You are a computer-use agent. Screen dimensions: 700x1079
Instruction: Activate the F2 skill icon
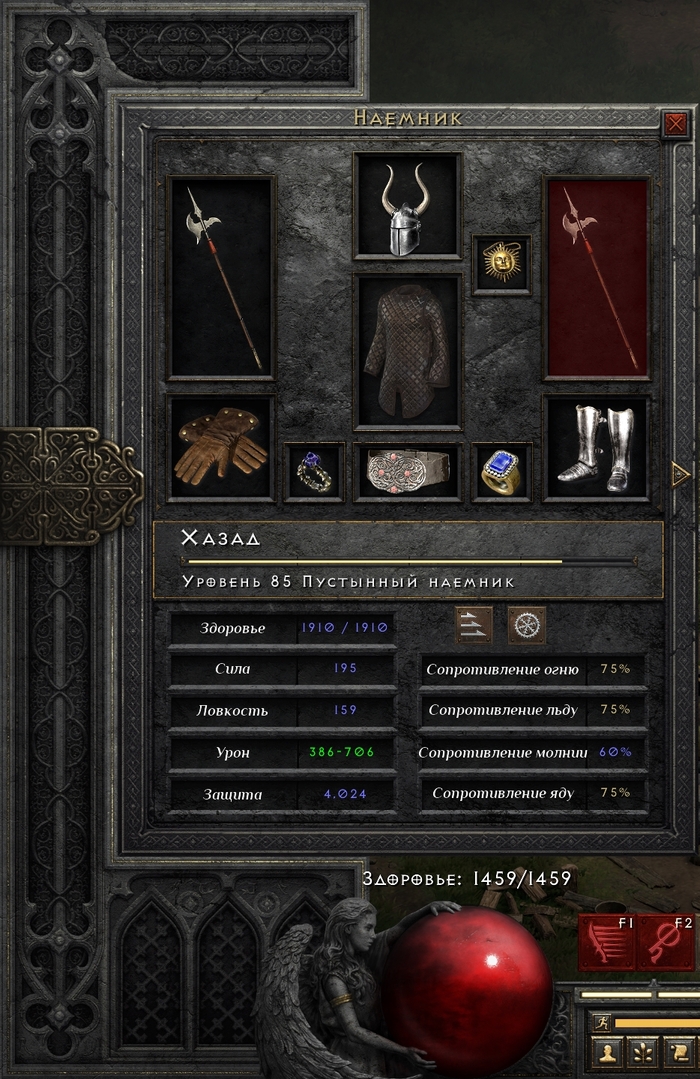point(664,942)
